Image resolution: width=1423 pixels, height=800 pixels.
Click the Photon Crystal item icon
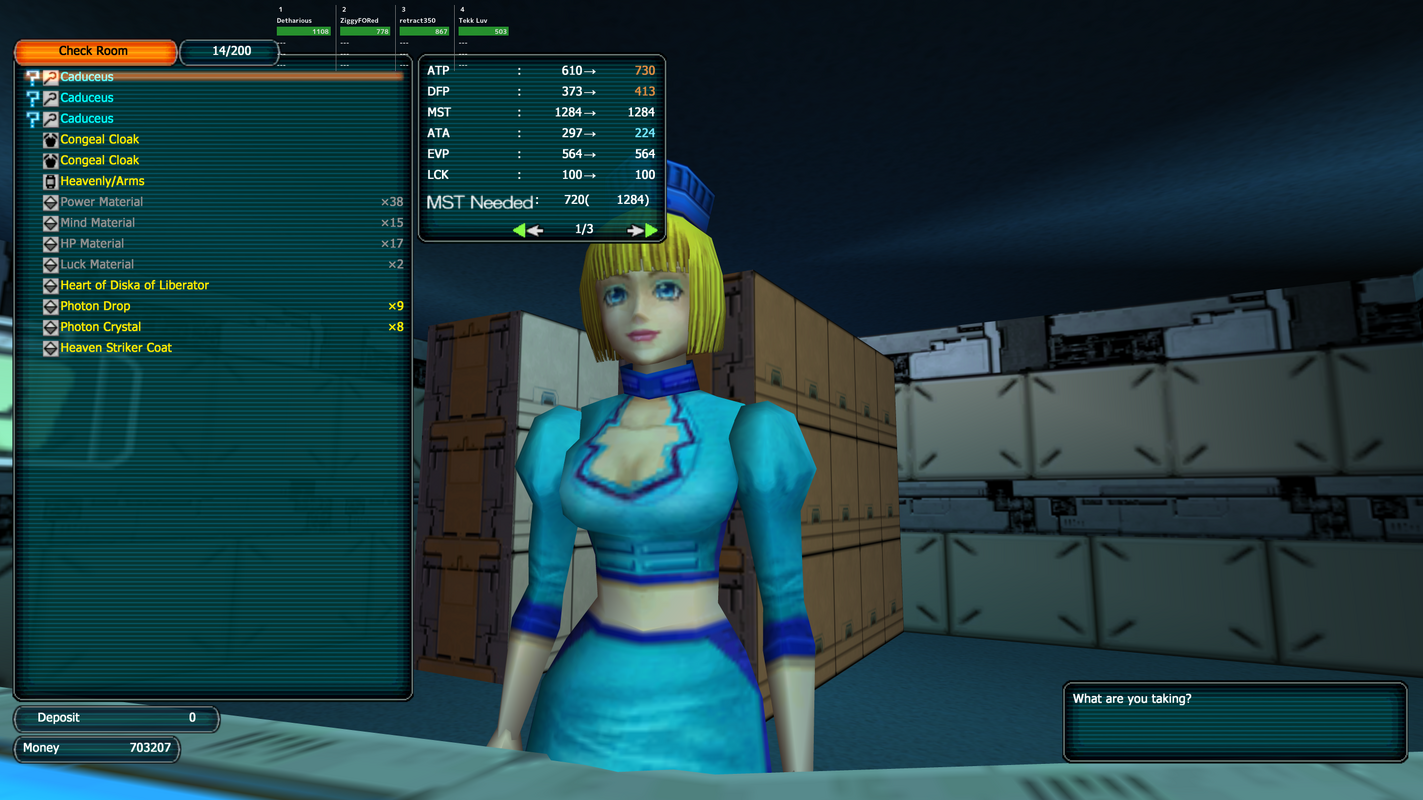49,327
